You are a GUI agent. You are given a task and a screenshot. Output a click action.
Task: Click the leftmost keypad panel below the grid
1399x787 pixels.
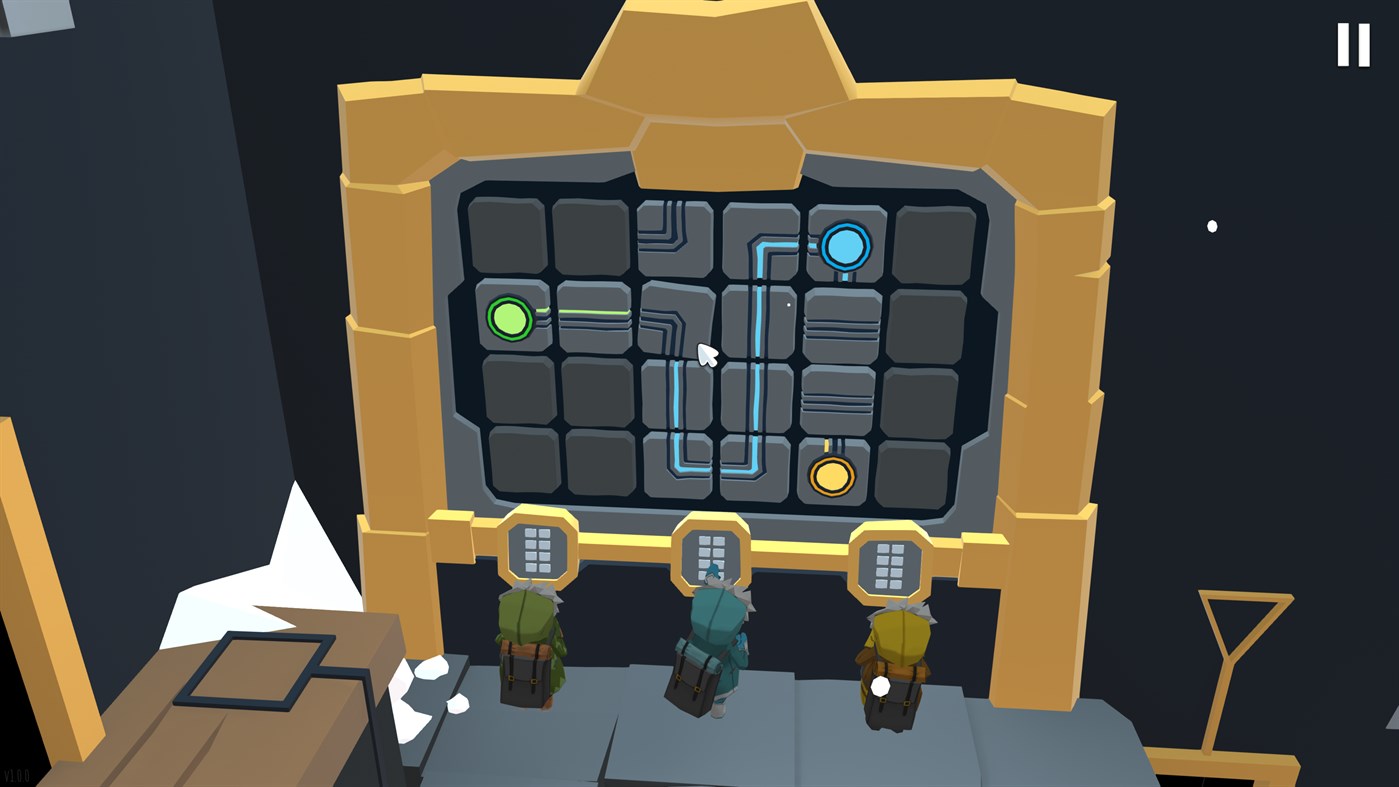(x=537, y=549)
